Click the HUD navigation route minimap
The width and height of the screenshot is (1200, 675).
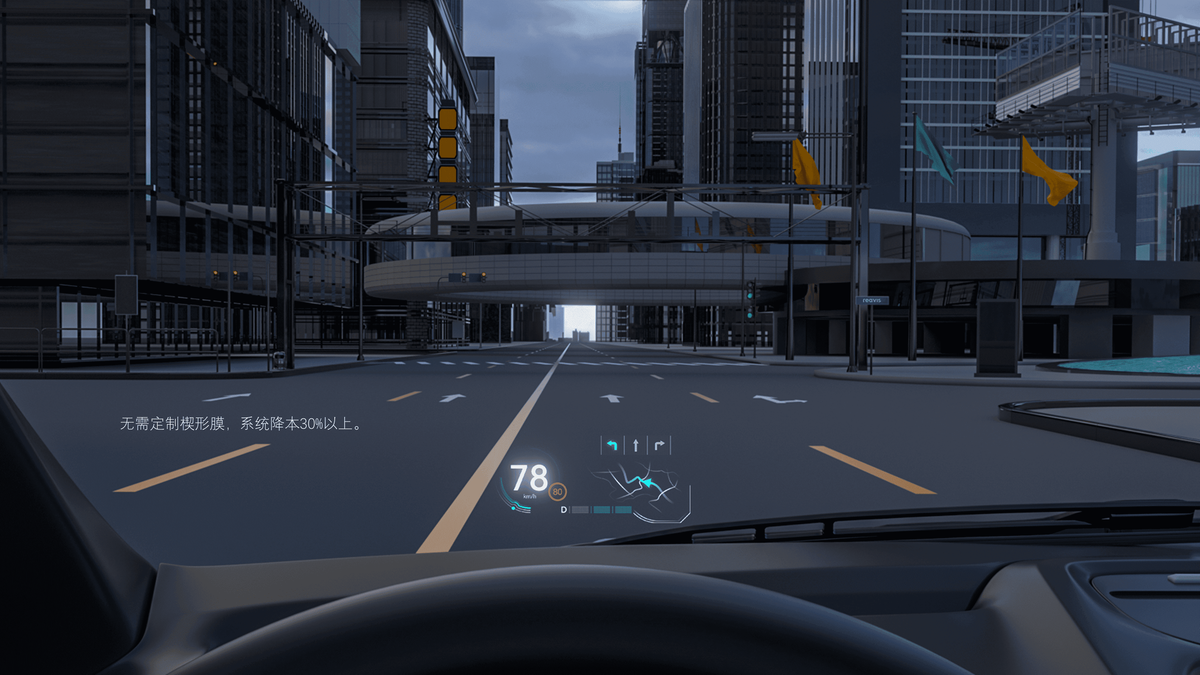click(640, 487)
